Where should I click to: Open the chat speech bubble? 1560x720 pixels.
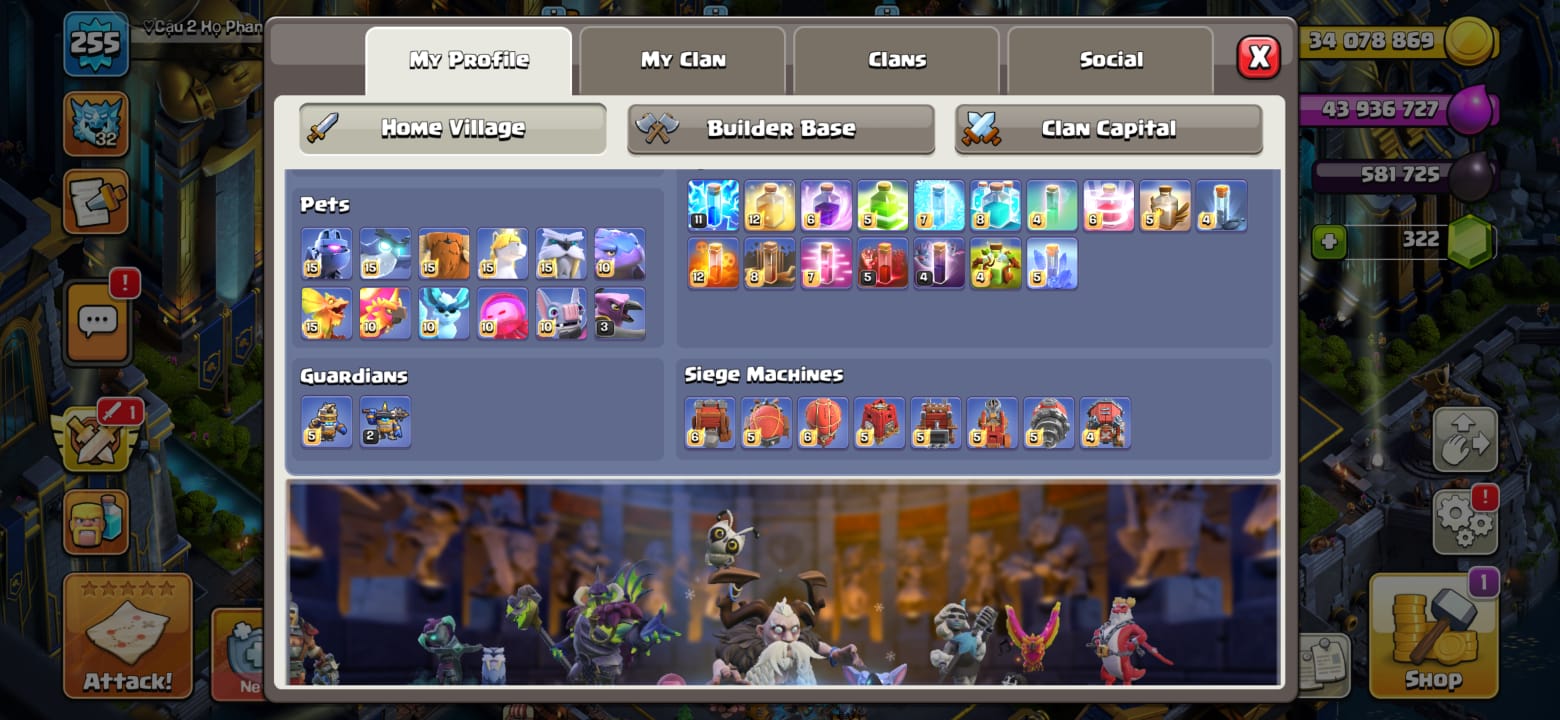tap(97, 322)
